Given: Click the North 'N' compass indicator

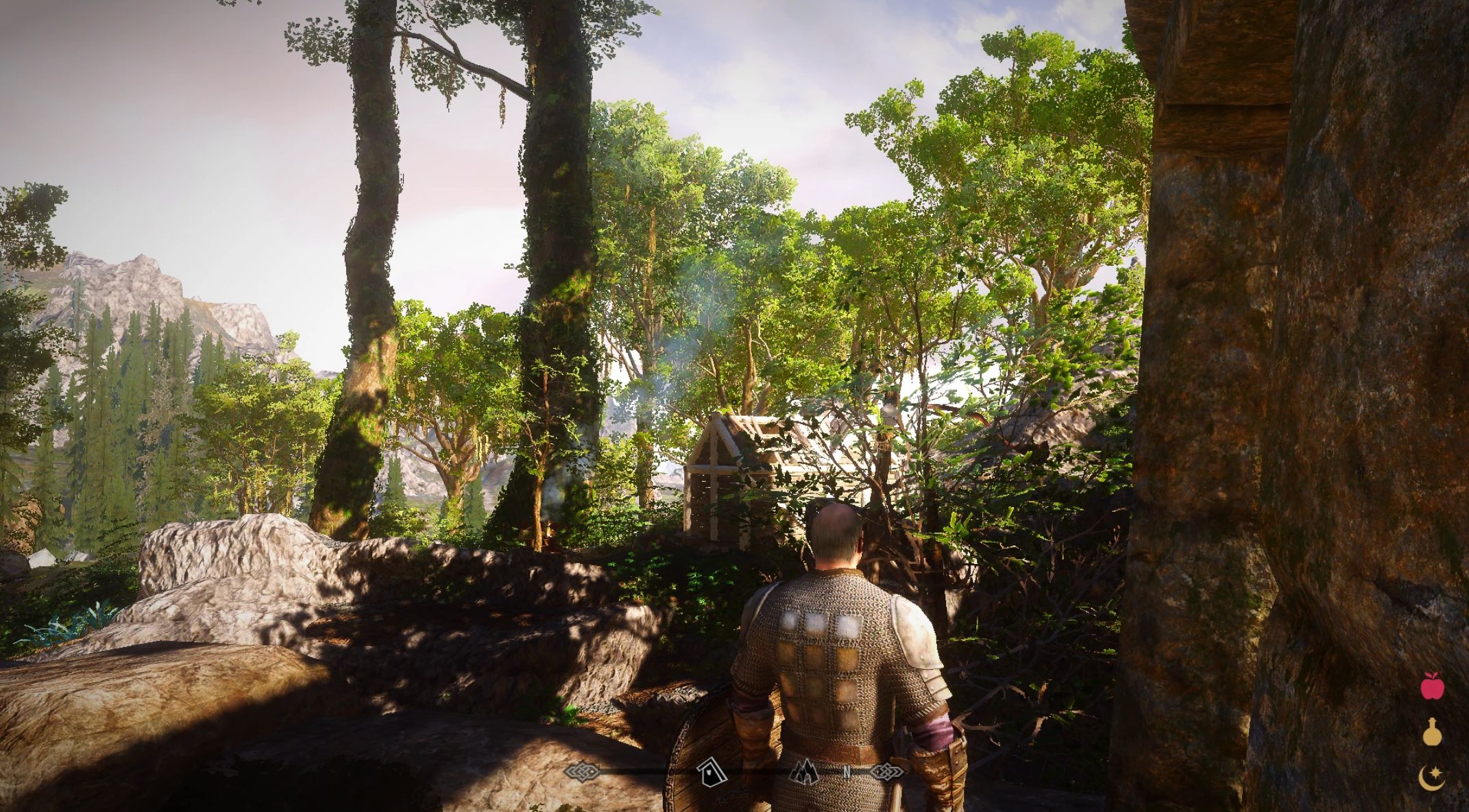Looking at the screenshot, I should pyautogui.click(x=847, y=773).
